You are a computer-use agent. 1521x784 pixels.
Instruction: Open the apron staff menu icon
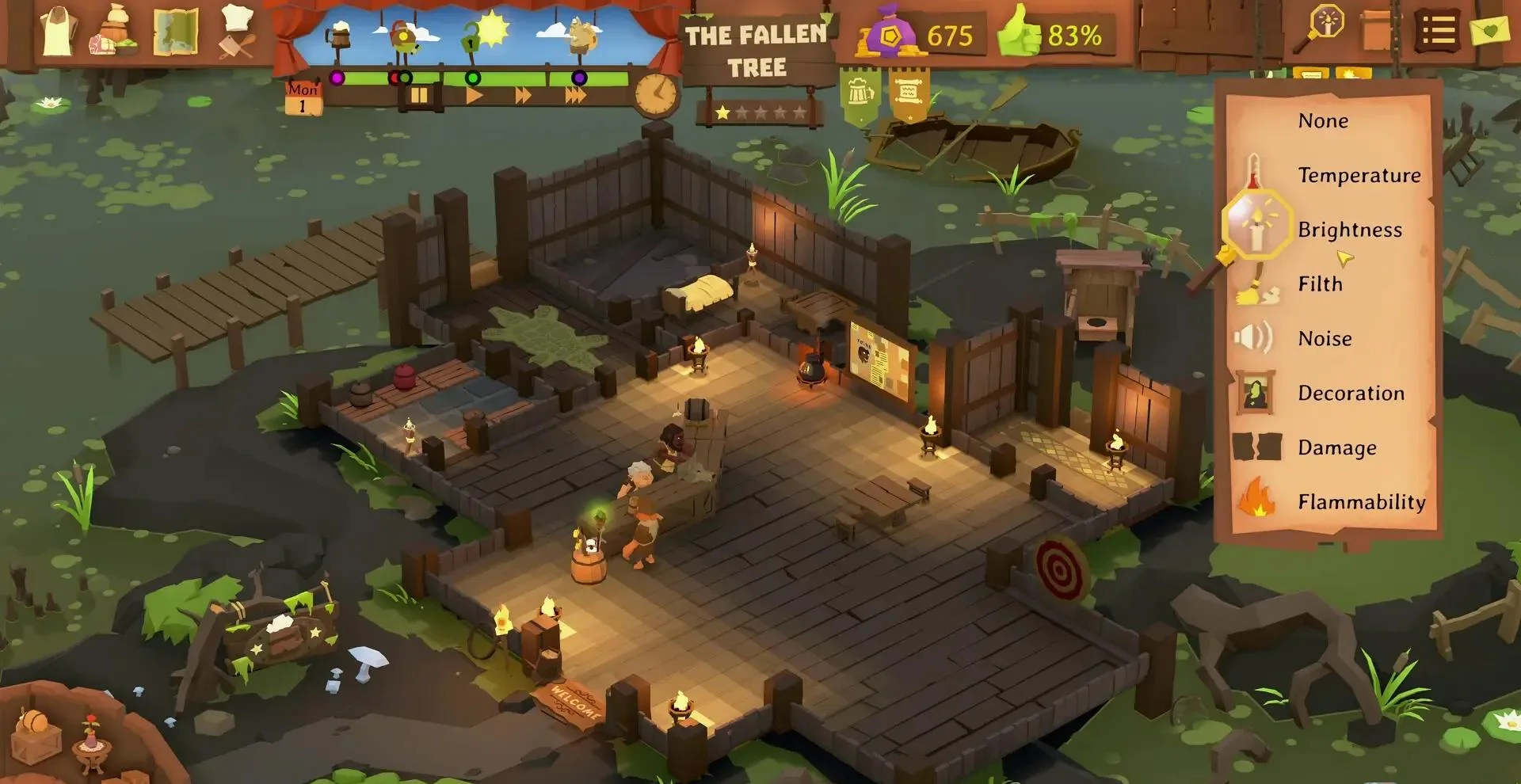(x=58, y=32)
